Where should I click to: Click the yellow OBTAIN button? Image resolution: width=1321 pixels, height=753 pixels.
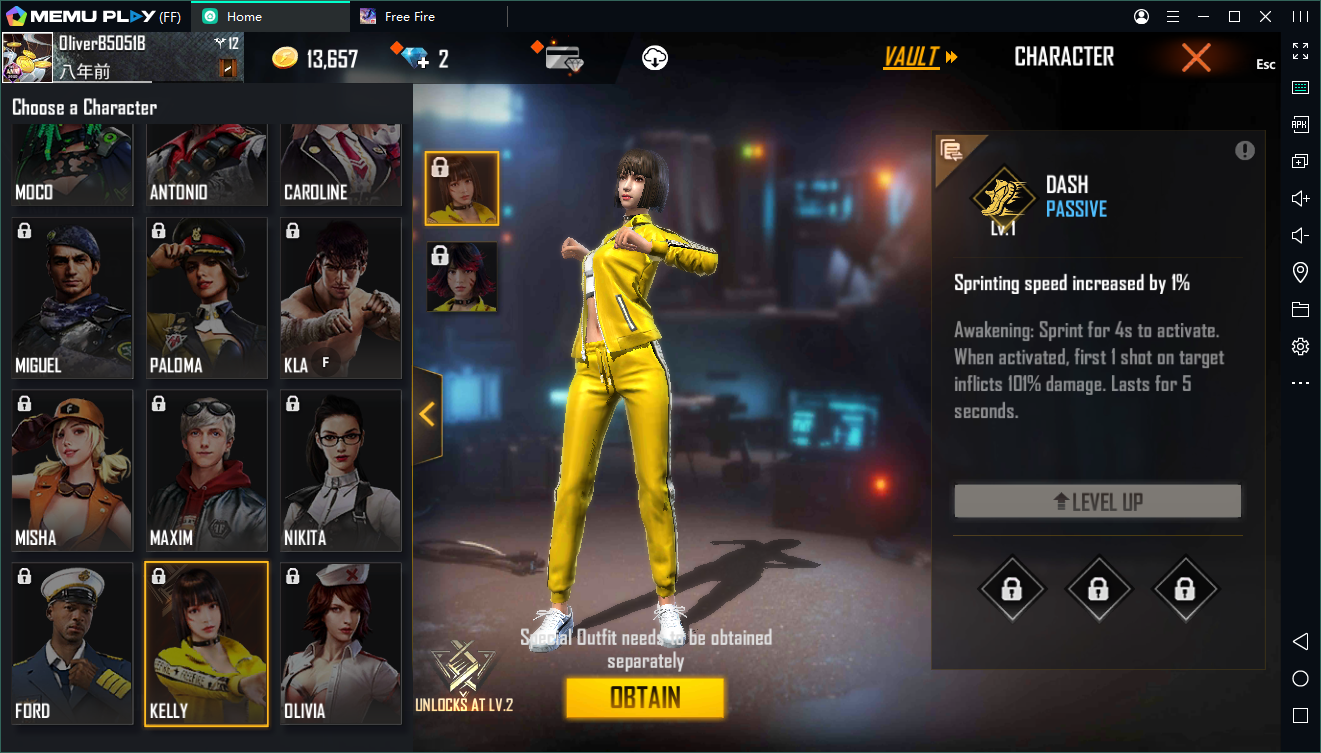pyautogui.click(x=644, y=697)
